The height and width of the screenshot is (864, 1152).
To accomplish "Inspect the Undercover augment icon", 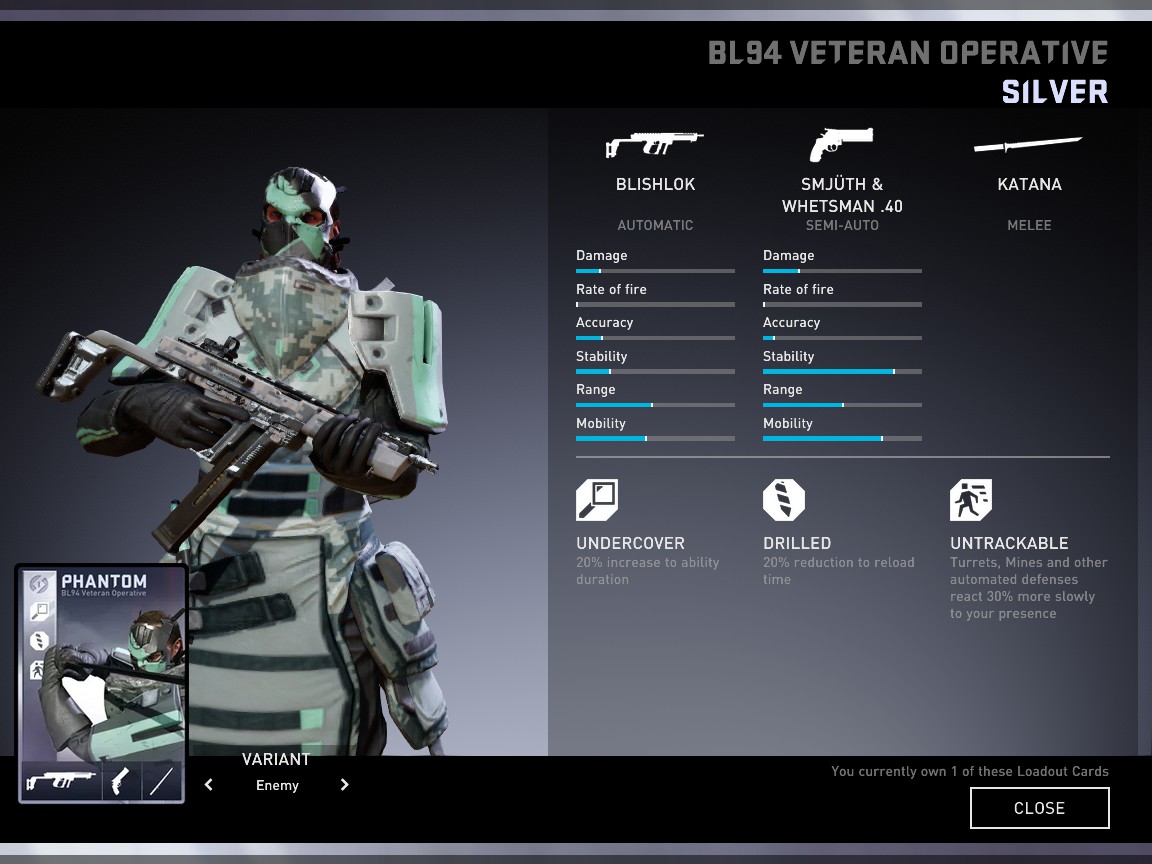I will (597, 500).
